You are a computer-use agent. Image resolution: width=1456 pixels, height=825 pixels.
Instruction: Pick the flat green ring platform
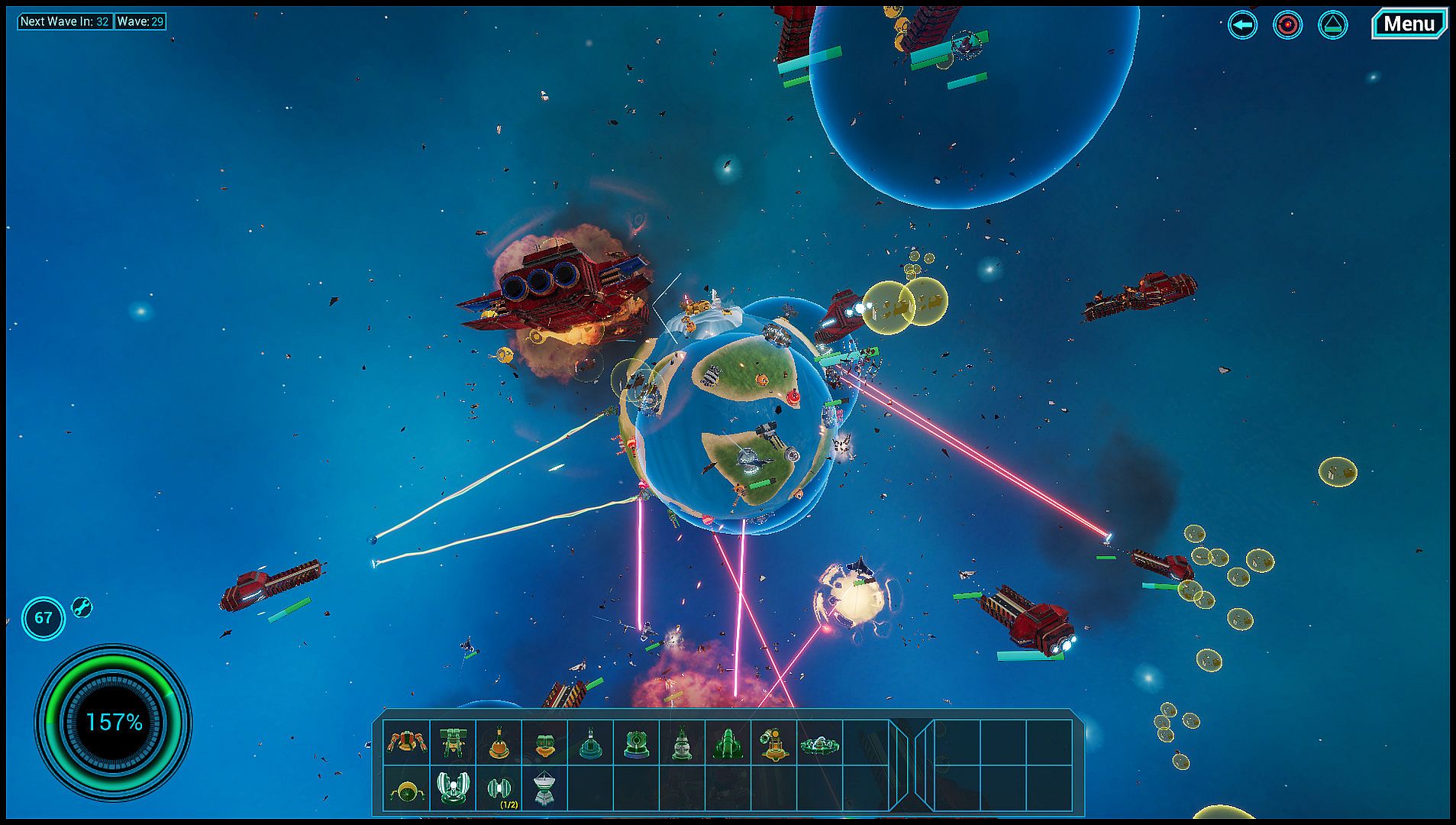(820, 742)
